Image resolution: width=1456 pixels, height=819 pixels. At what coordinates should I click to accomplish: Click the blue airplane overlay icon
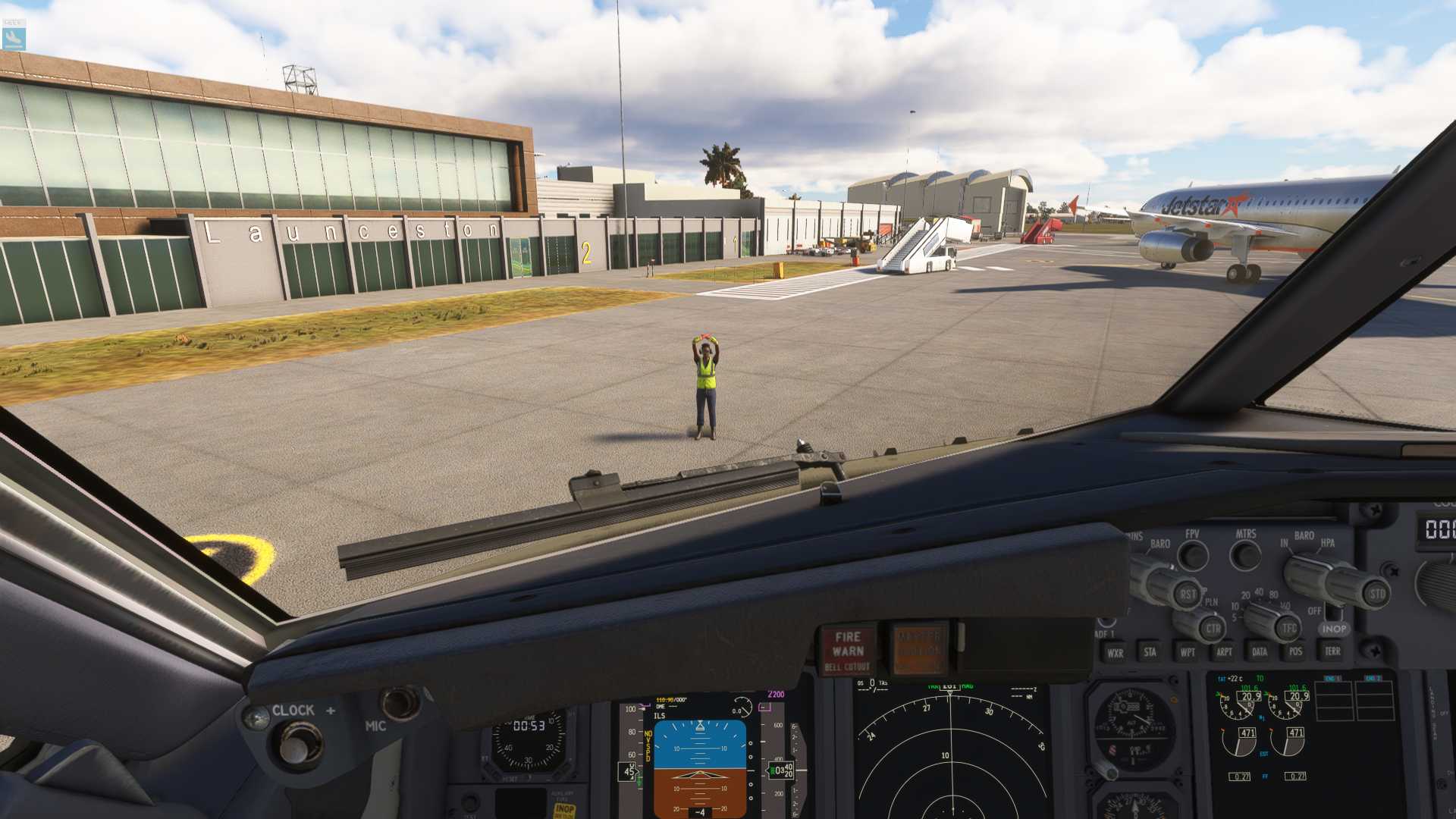(x=14, y=38)
